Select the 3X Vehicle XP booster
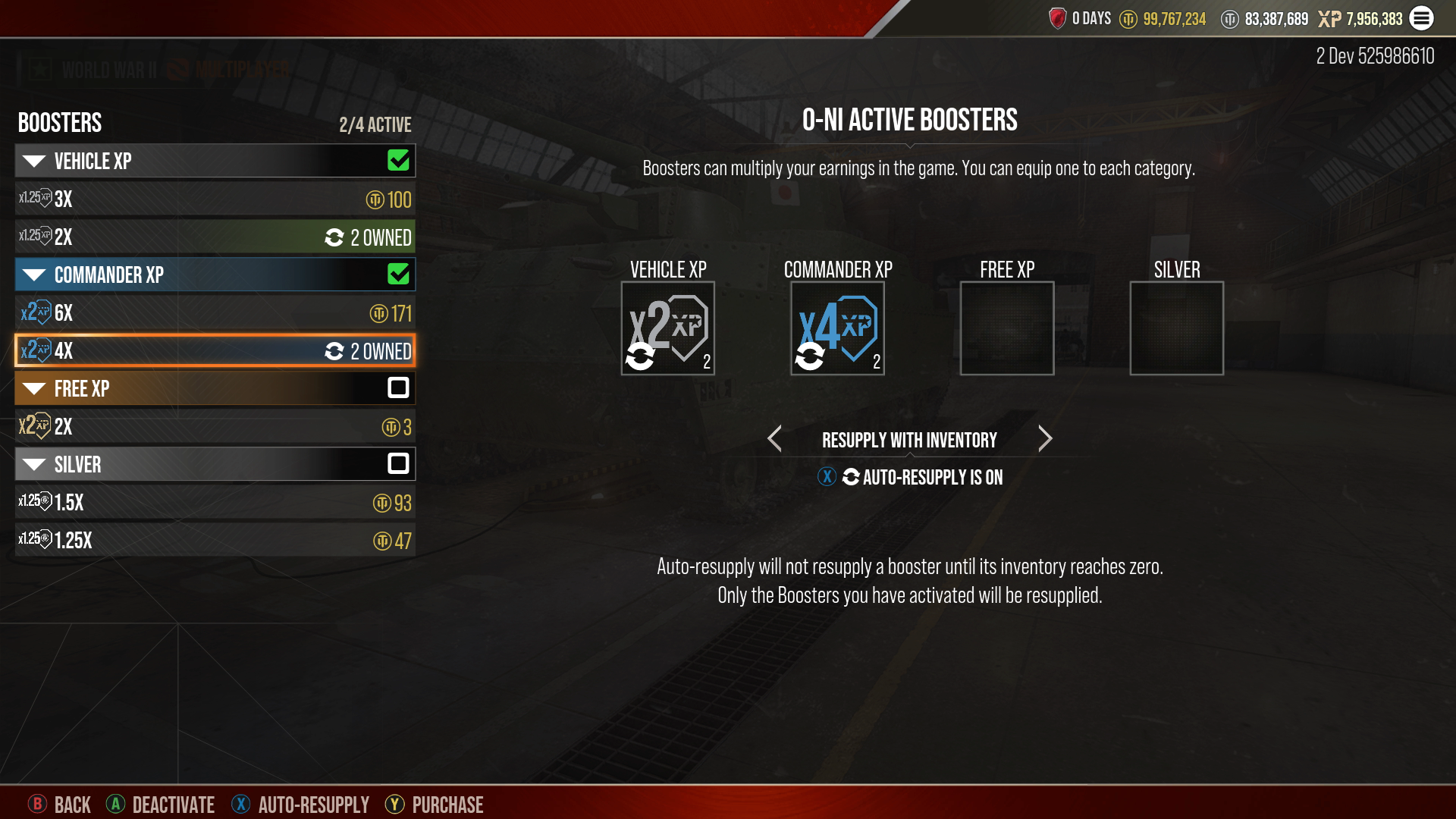This screenshot has width=1456, height=819. coord(215,199)
